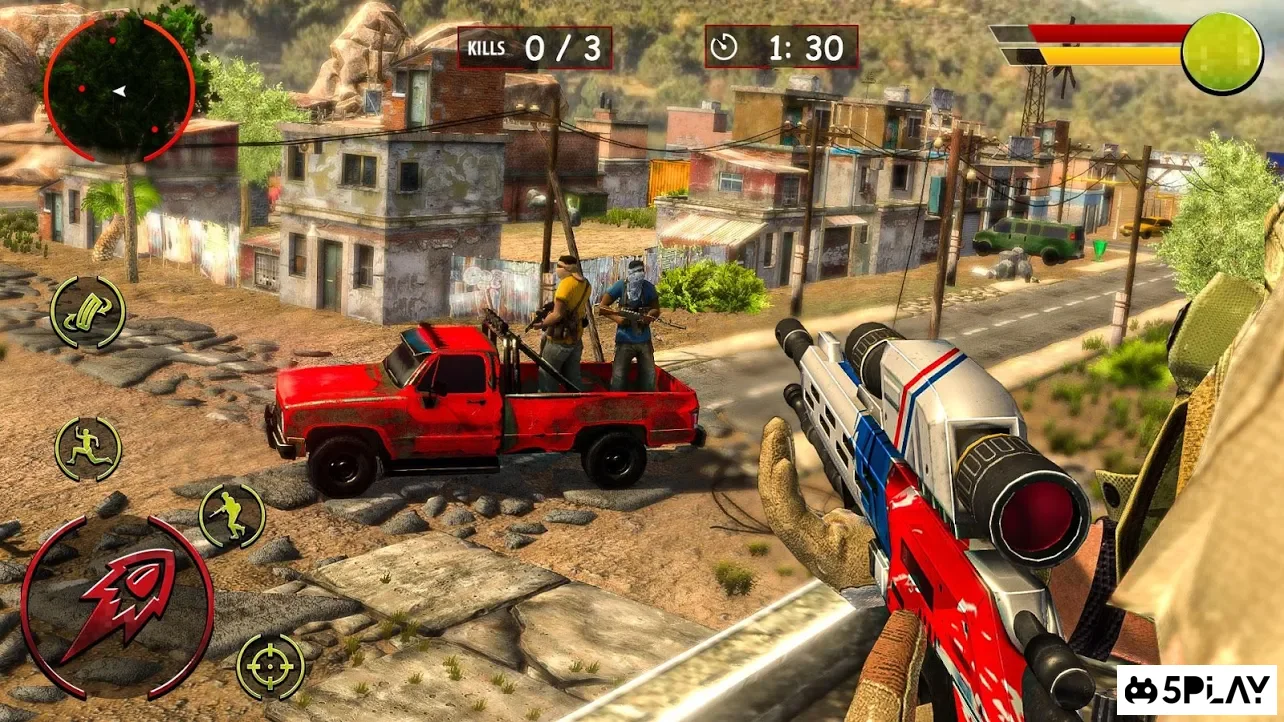
Task: Tap the magazine reload icon
Action: click(88, 311)
